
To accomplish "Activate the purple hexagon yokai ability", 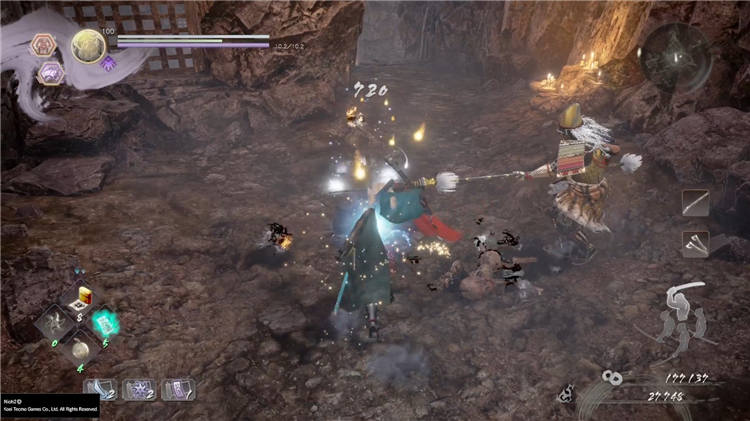I will (52, 72).
